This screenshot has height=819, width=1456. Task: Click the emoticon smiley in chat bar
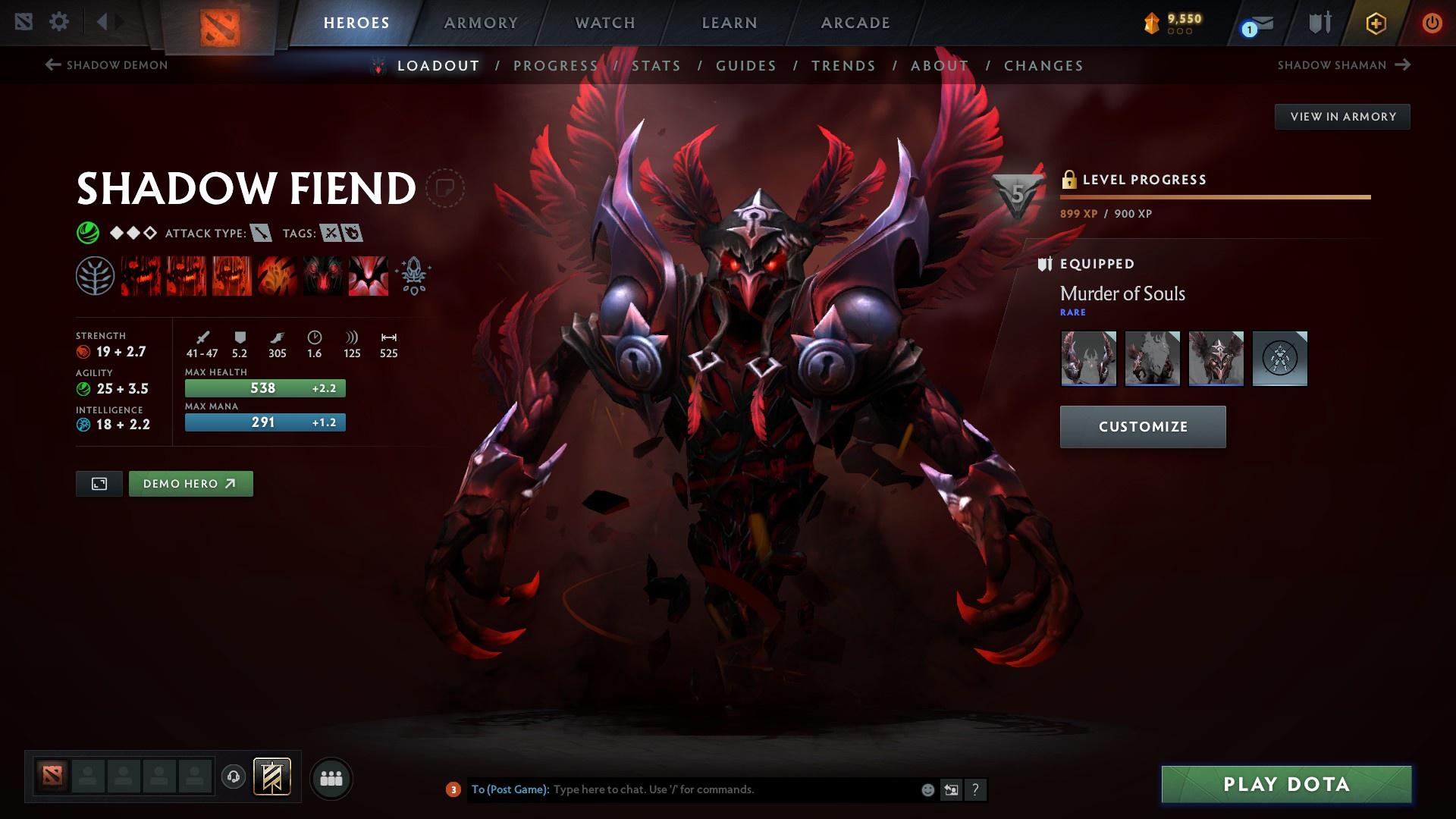pos(927,789)
